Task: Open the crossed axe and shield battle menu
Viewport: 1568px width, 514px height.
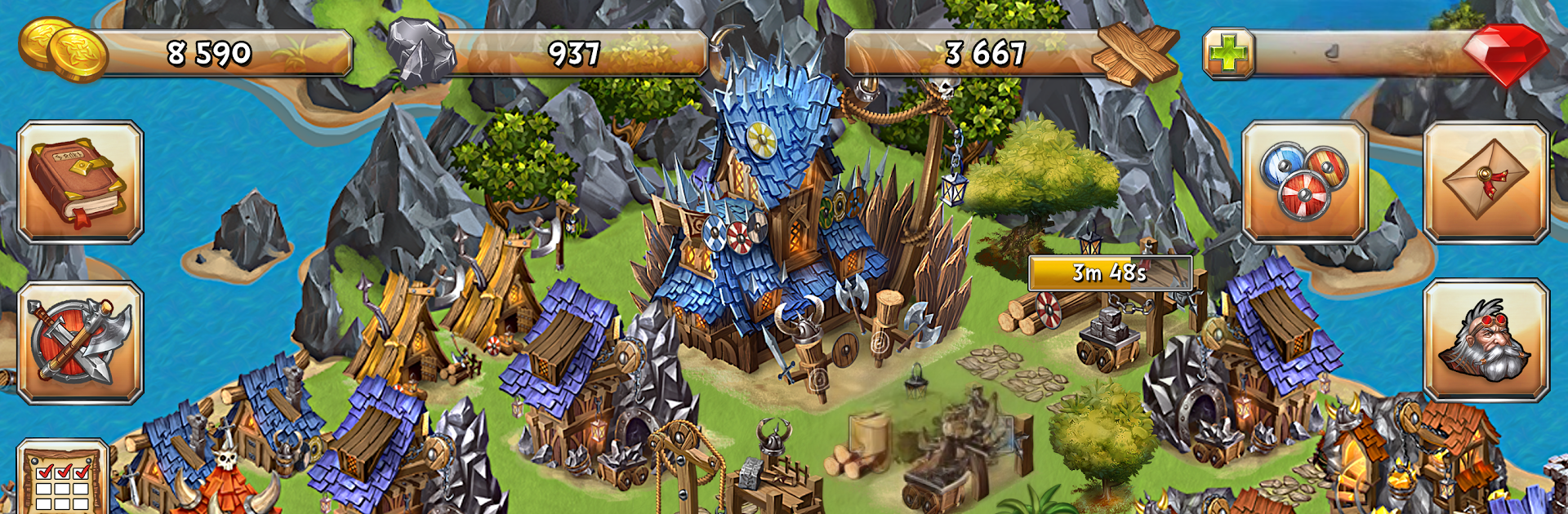Action: click(x=80, y=343)
